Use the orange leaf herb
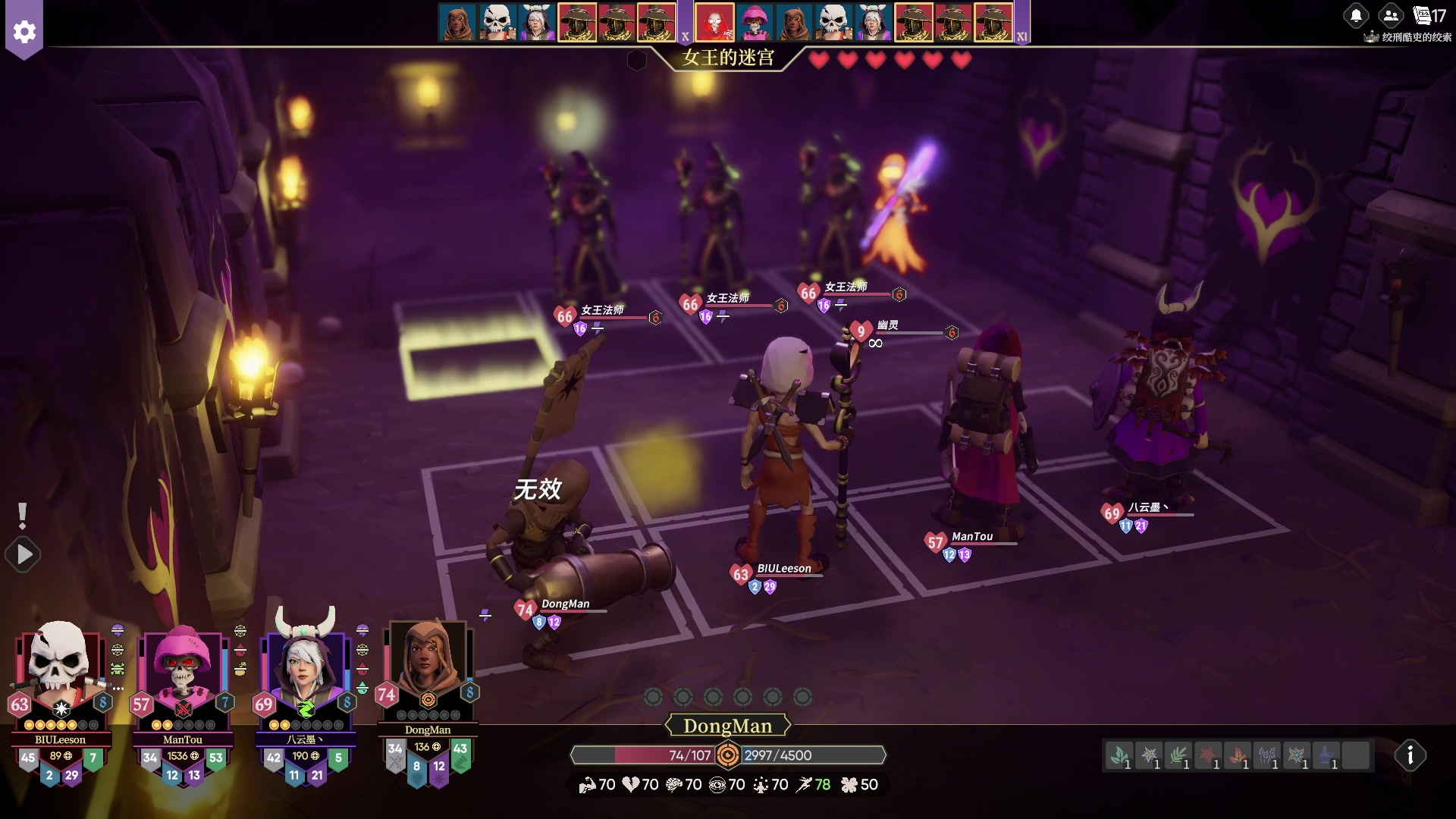This screenshot has width=1456, height=819. pos(1238,756)
